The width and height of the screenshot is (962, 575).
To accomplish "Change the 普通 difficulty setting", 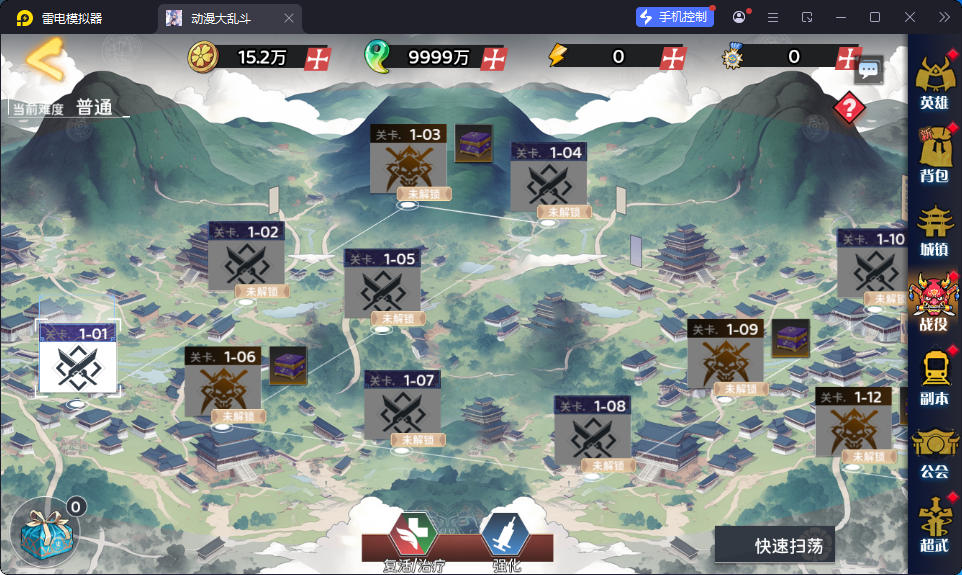I will (x=95, y=108).
